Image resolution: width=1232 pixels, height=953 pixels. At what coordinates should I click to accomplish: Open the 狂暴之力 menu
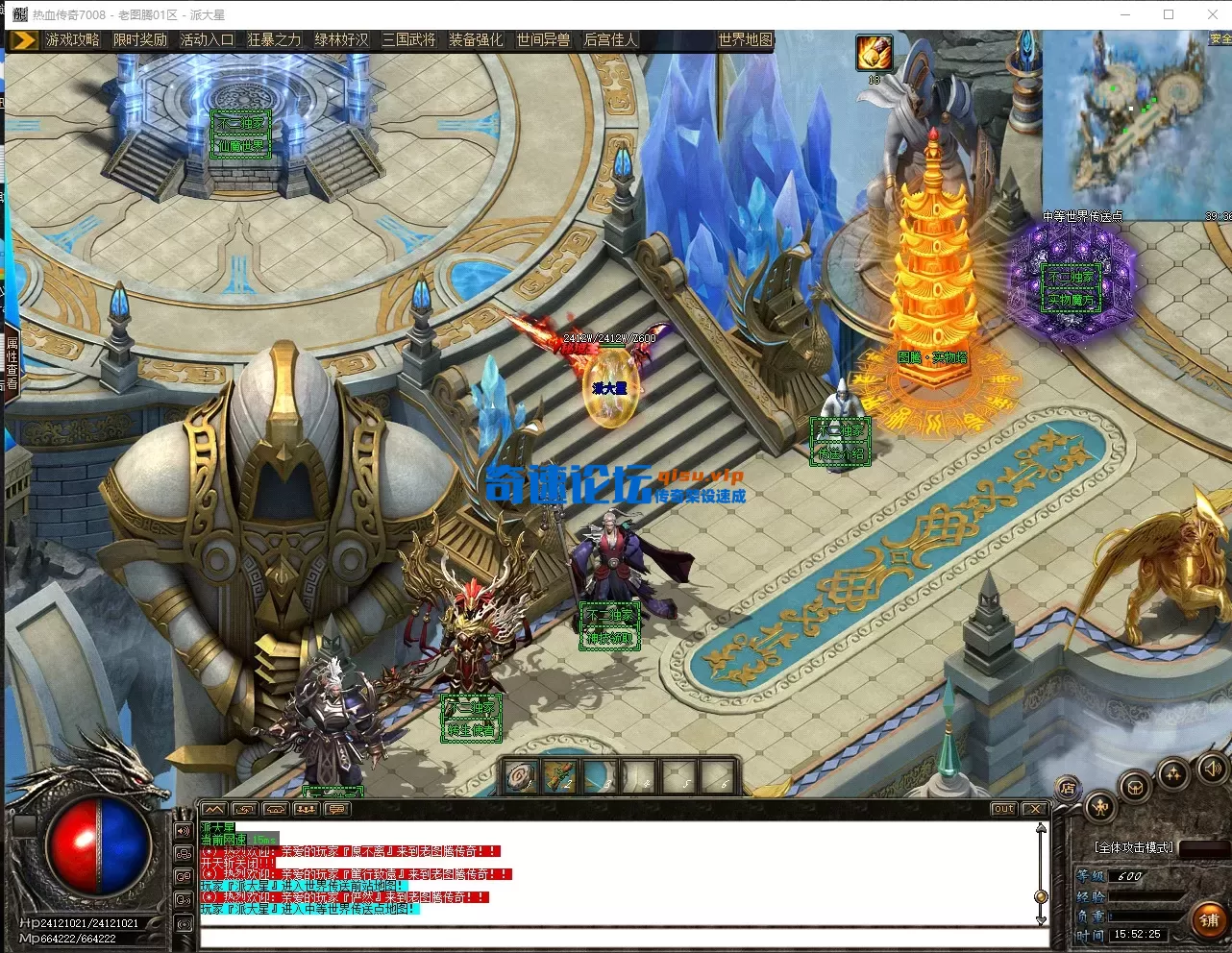coord(275,39)
